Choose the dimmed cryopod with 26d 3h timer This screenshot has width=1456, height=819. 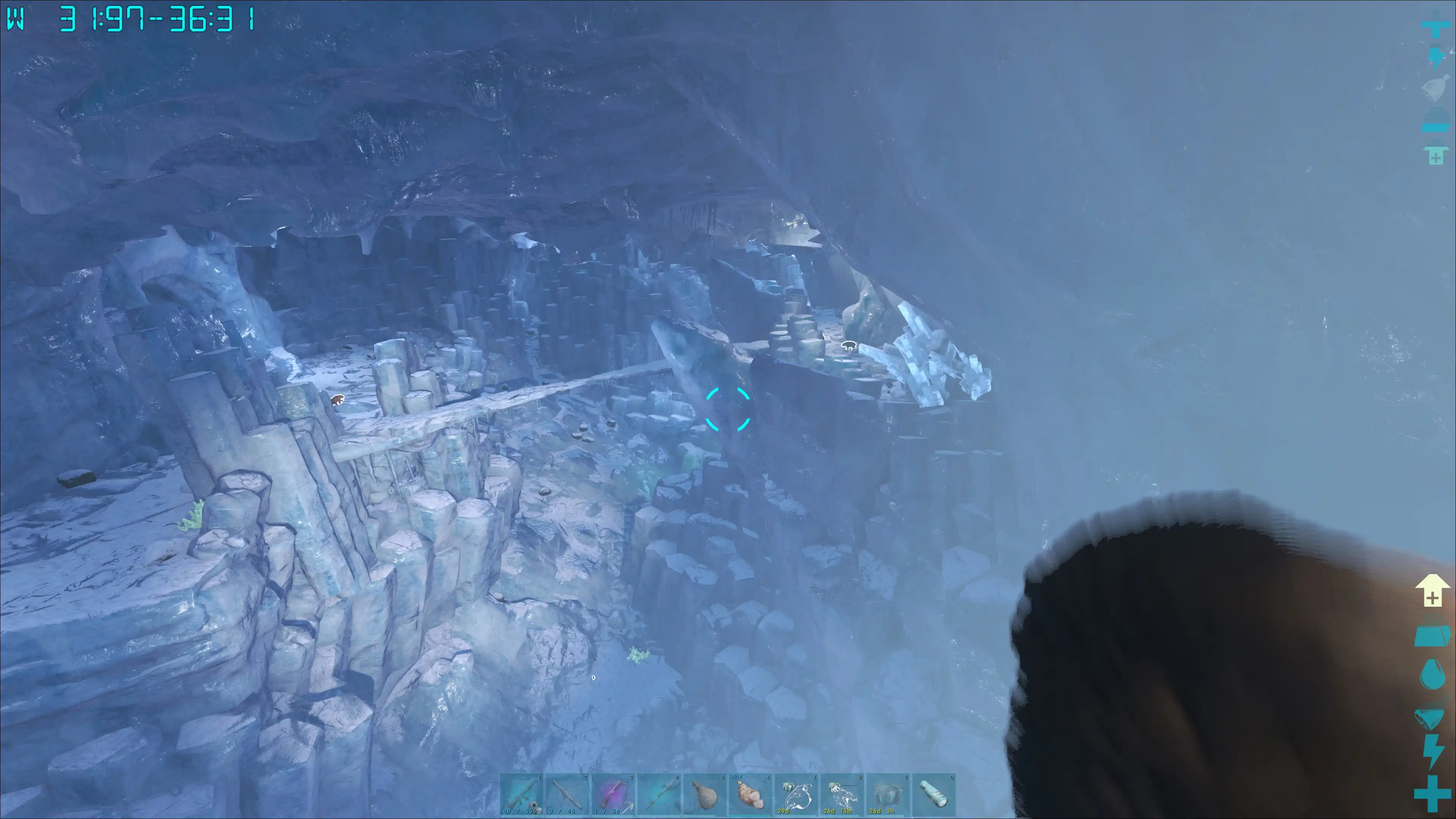click(887, 795)
